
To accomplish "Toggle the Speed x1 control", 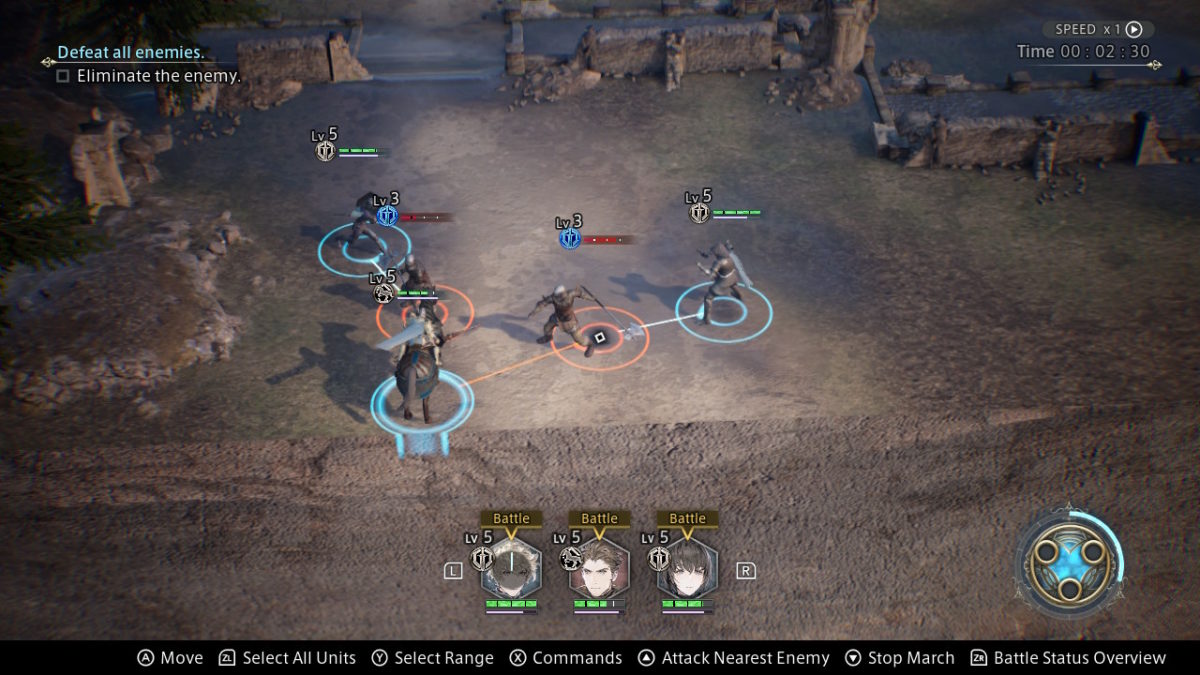I will click(1097, 30).
